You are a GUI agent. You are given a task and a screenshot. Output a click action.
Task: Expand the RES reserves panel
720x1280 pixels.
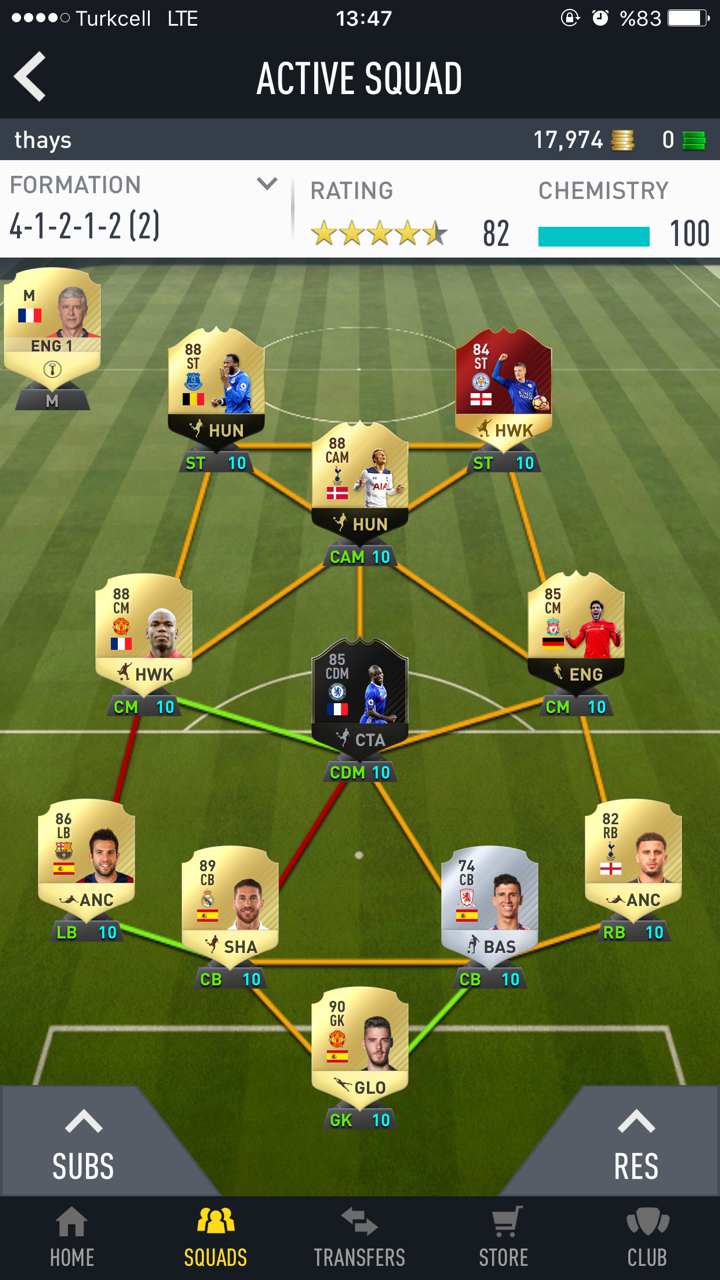tap(636, 1145)
